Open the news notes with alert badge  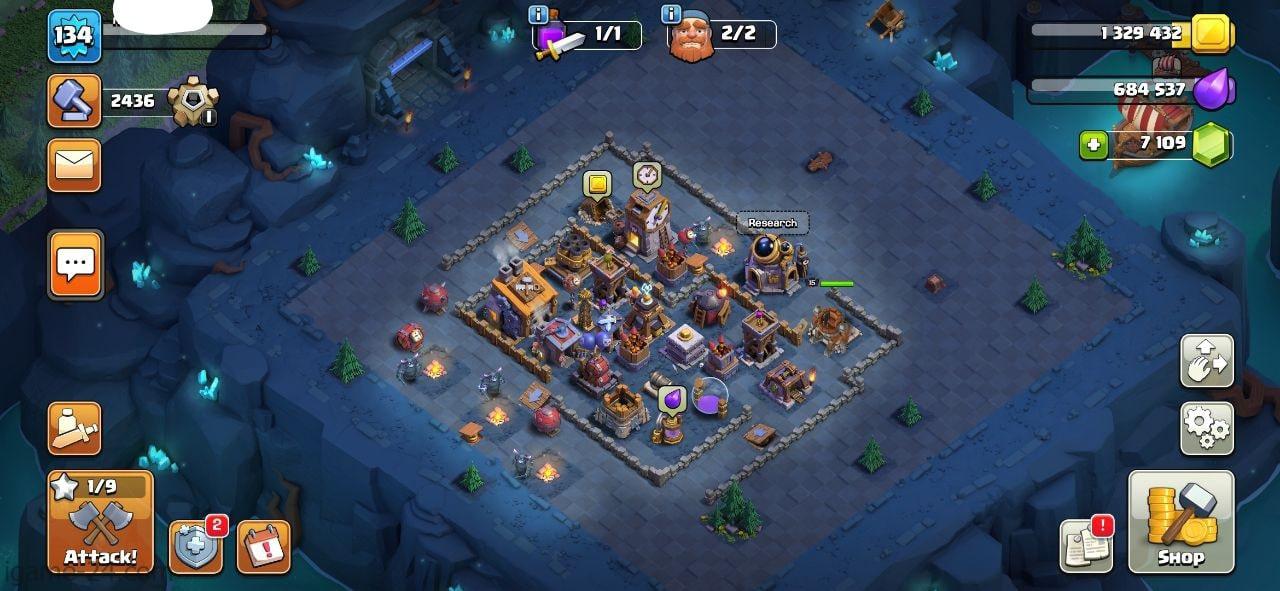tap(1087, 546)
